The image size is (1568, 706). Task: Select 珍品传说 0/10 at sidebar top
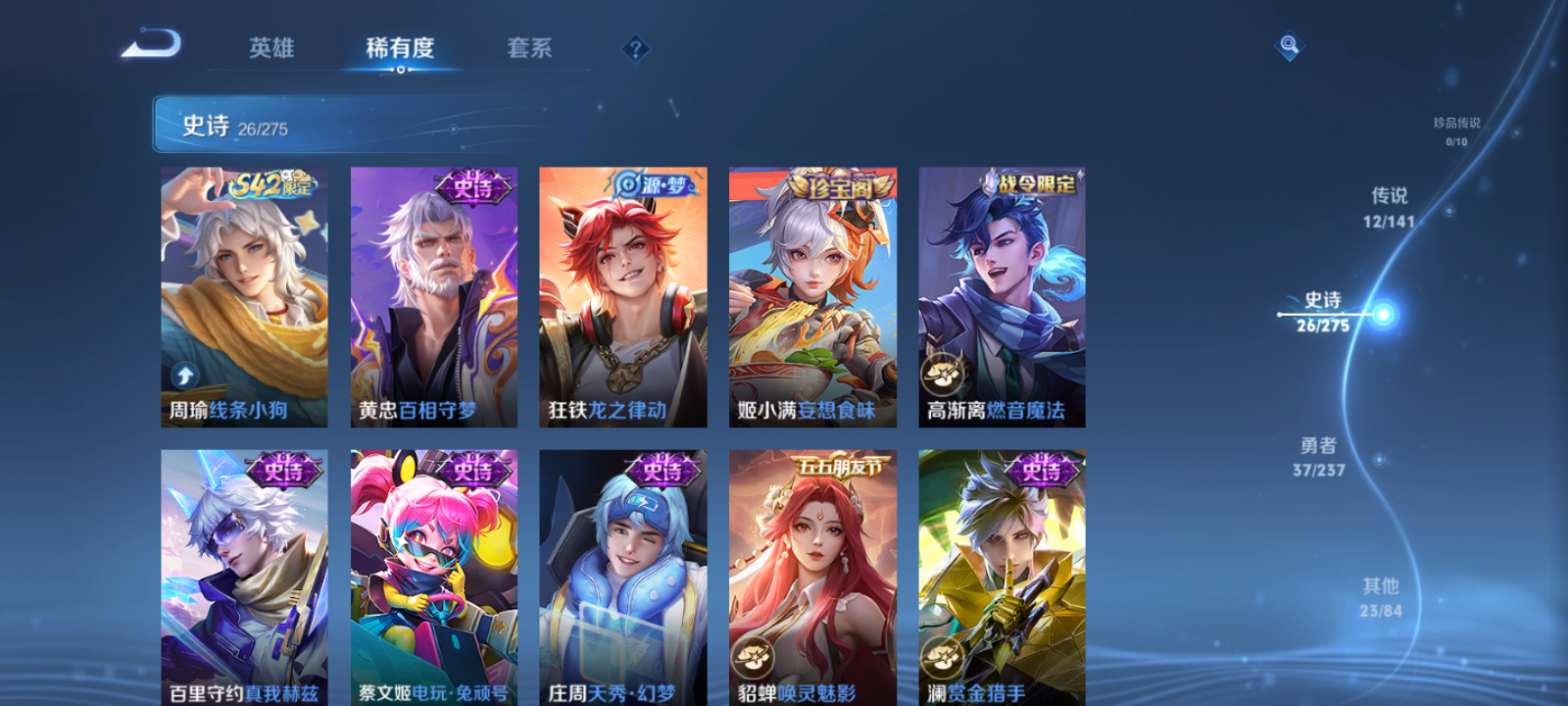[x=1454, y=129]
